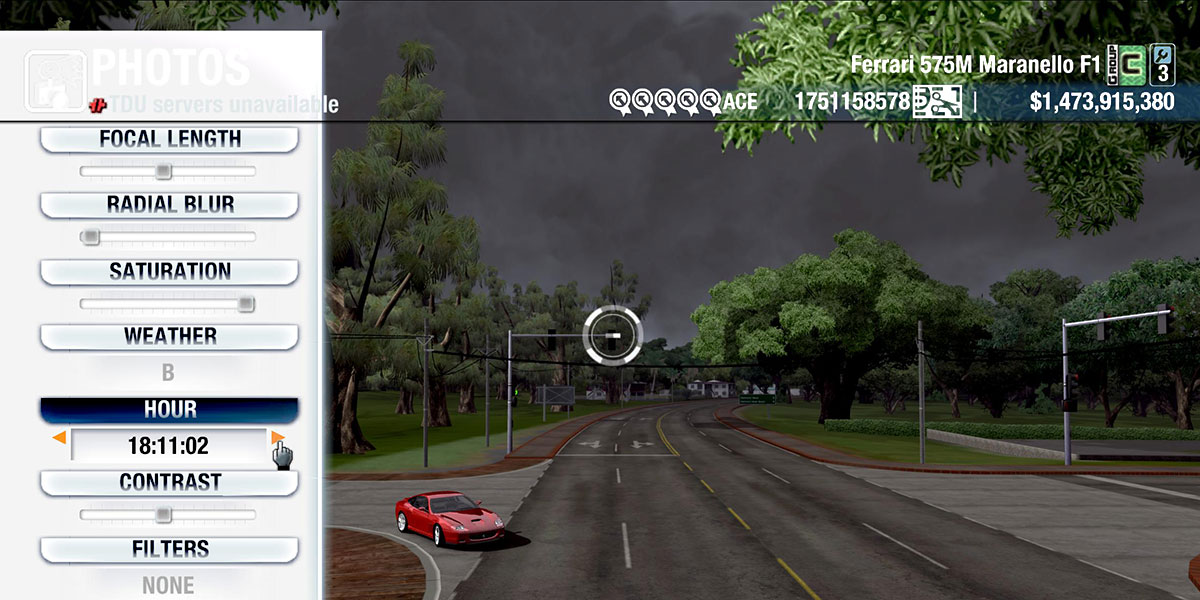
Task: Select the Contrast option
Action: tap(169, 483)
